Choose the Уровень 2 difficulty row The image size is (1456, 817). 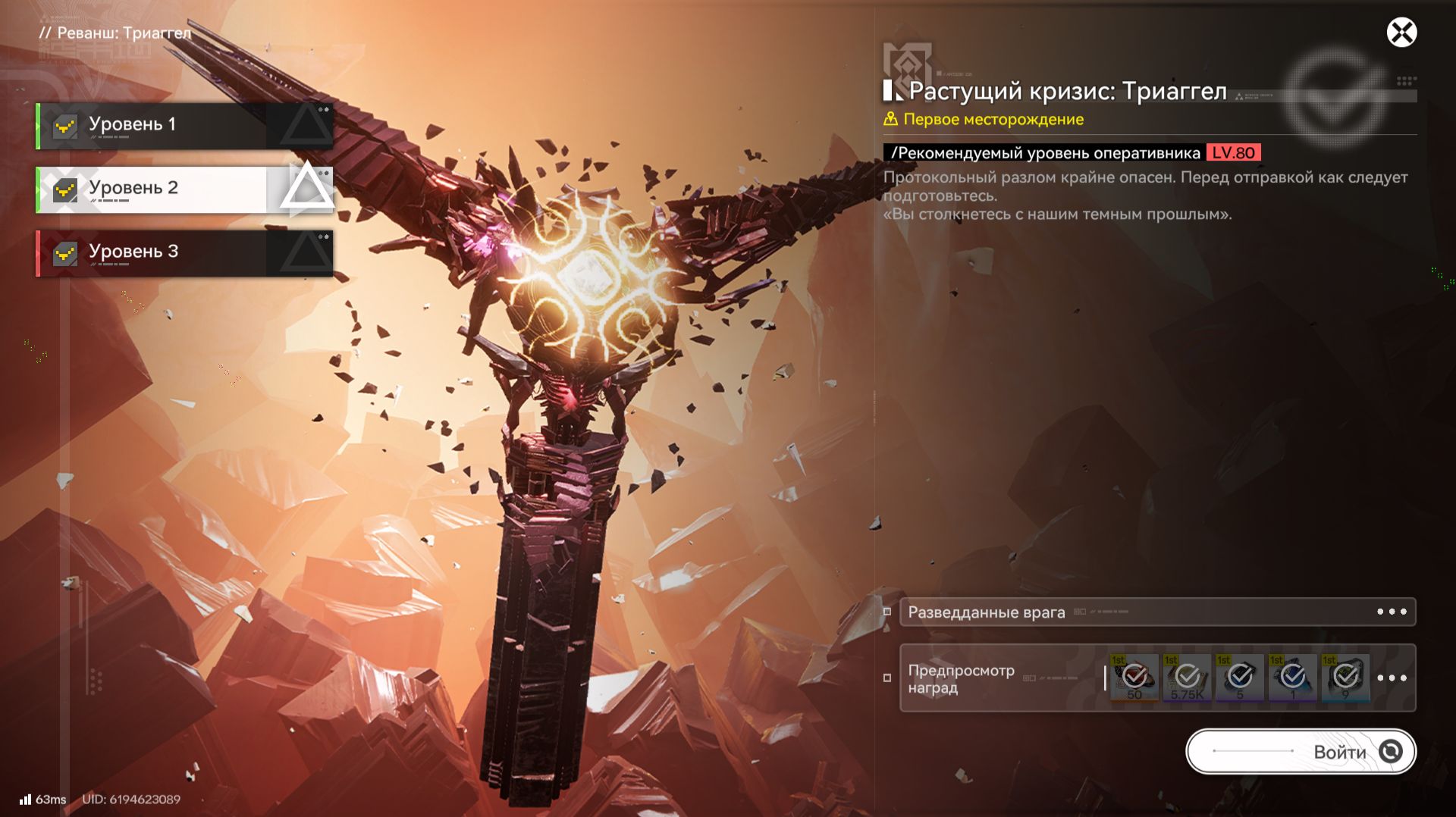pos(184,189)
